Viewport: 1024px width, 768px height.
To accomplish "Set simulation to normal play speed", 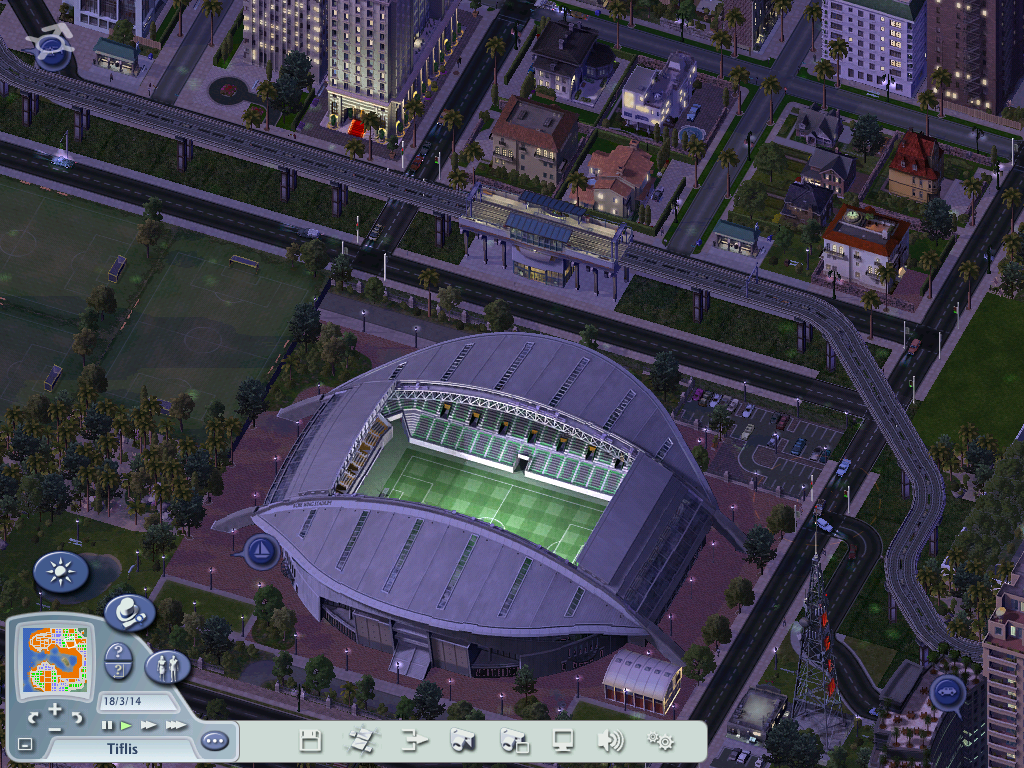I will [126, 725].
